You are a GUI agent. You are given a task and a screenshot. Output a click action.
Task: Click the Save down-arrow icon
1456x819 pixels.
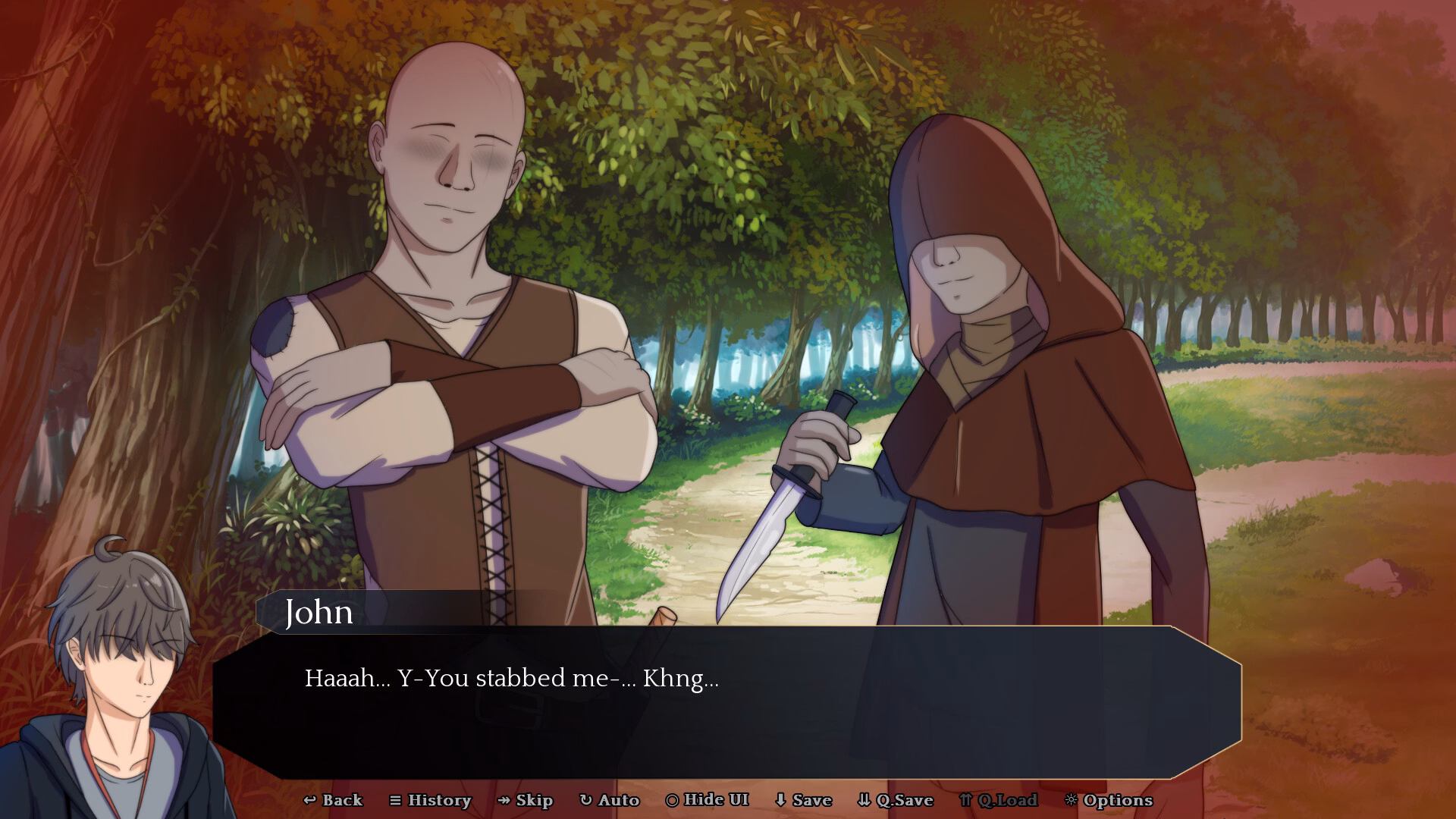point(781,800)
